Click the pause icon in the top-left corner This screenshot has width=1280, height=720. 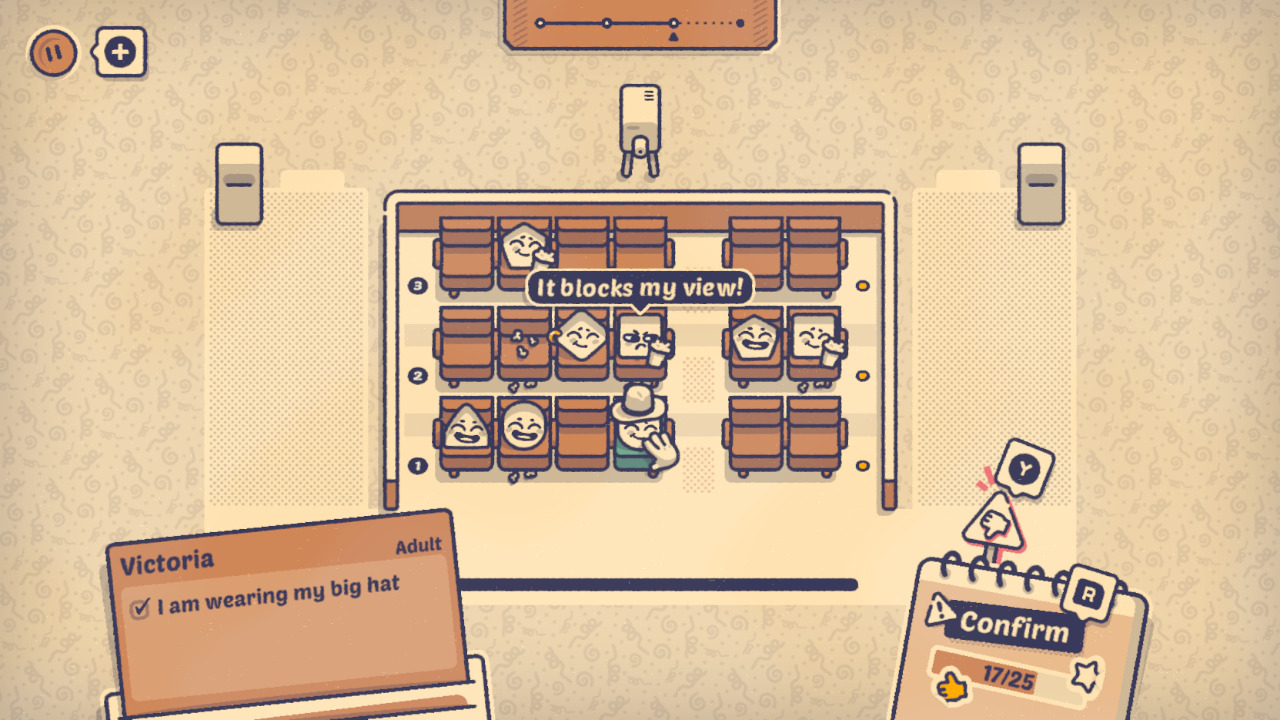click(x=51, y=51)
